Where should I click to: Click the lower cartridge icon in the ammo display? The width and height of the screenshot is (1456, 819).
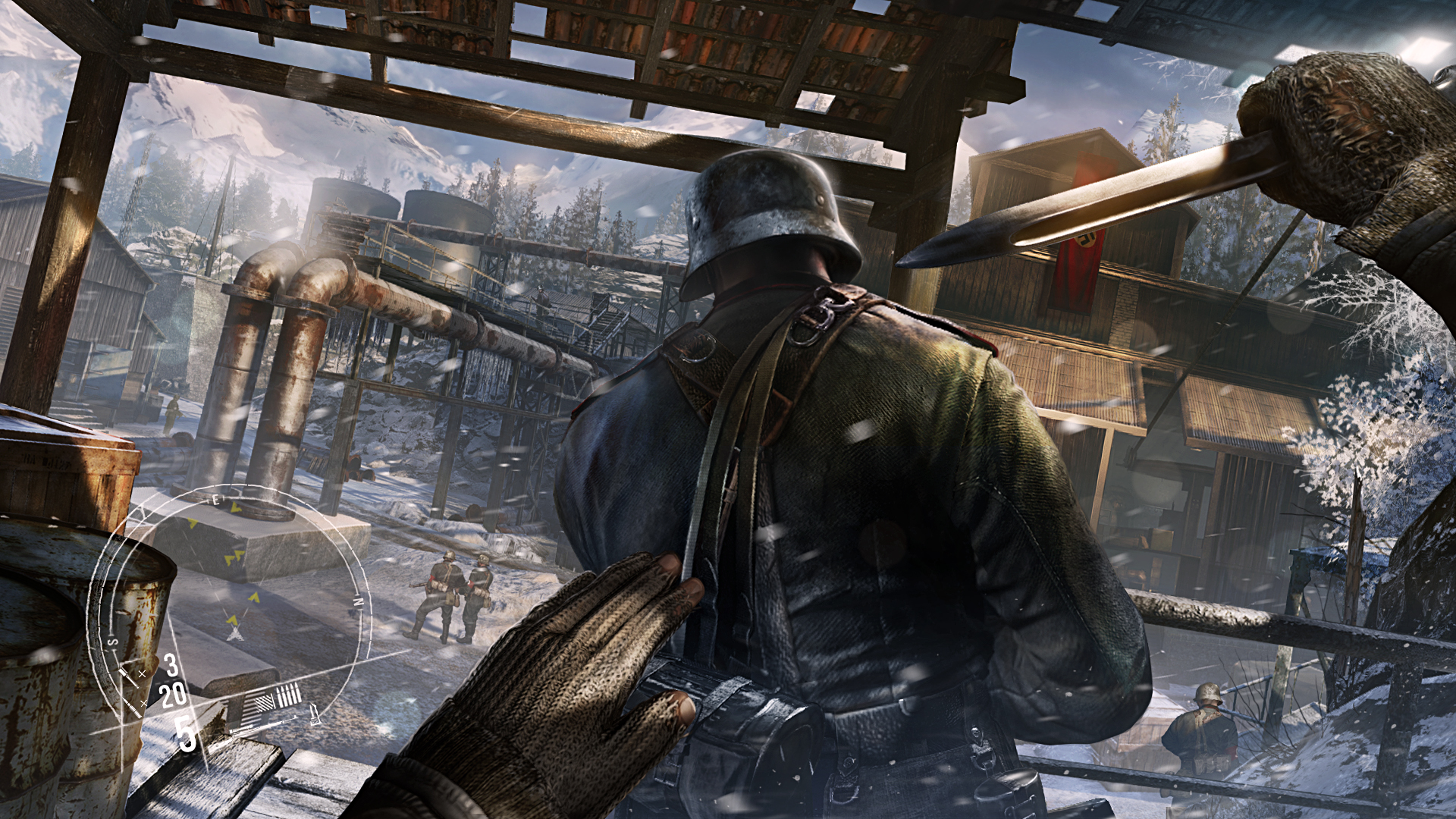click(x=133, y=708)
